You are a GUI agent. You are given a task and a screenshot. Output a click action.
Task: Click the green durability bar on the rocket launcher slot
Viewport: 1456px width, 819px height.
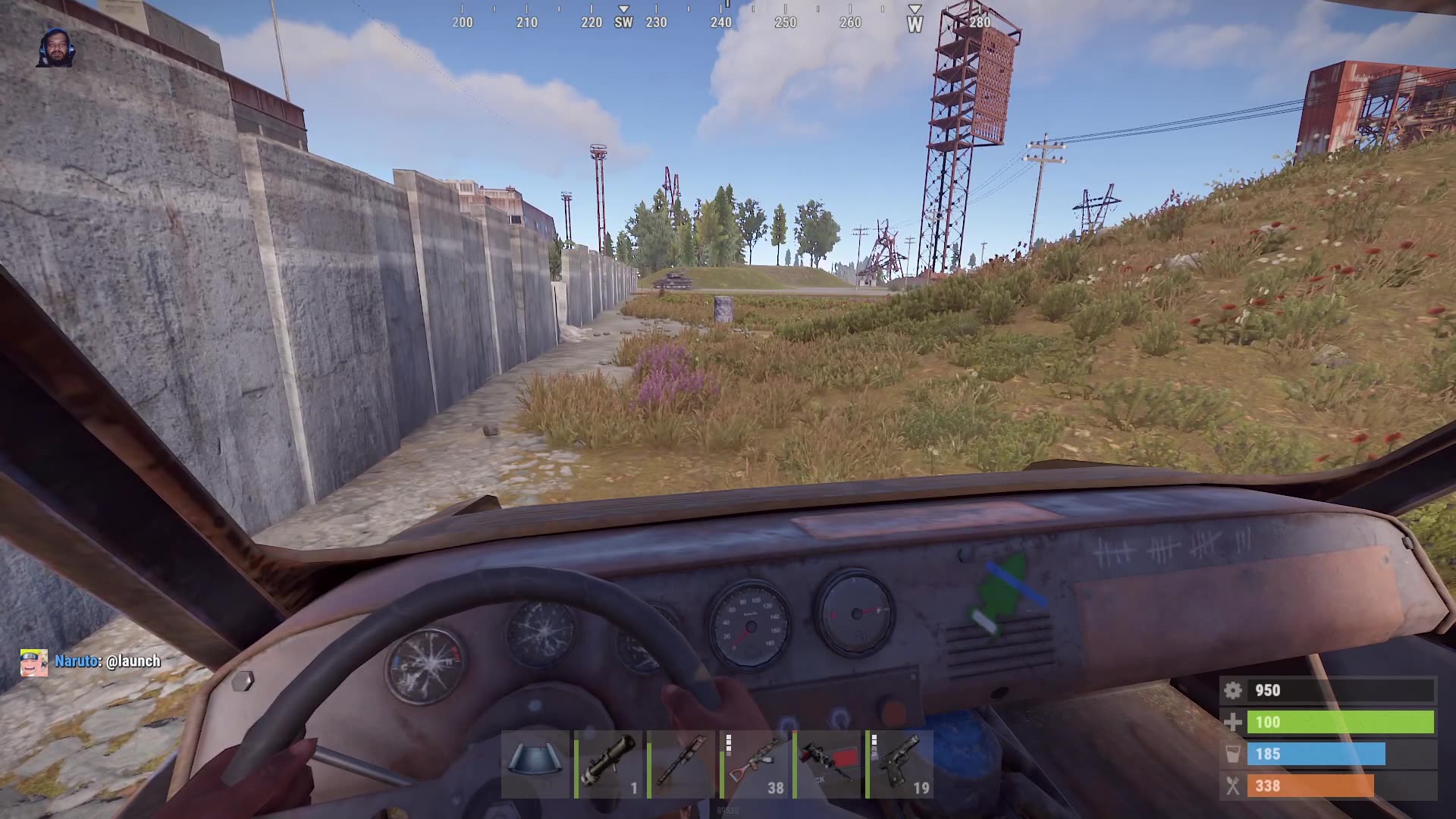(577, 766)
